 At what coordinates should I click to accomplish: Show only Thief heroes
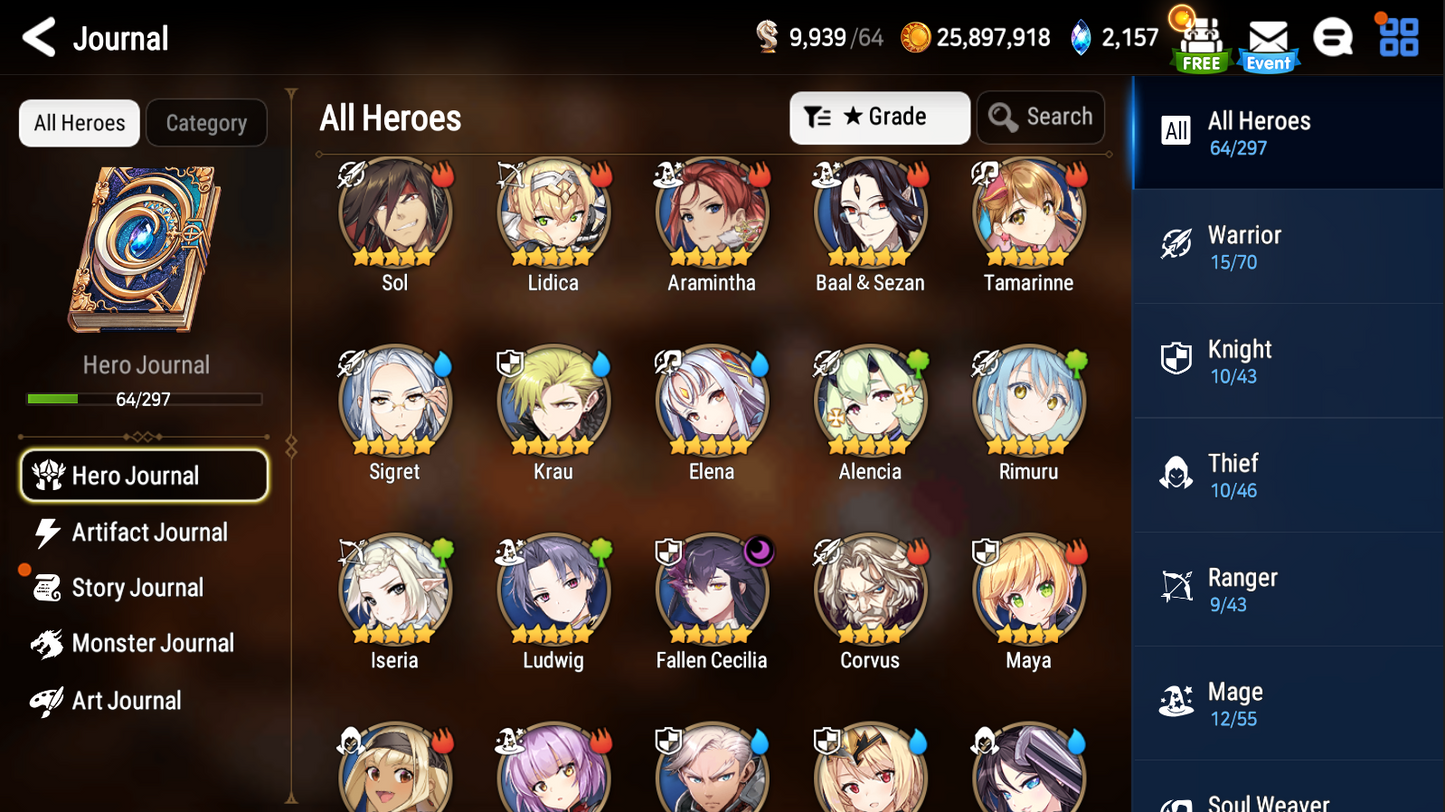(1287, 474)
